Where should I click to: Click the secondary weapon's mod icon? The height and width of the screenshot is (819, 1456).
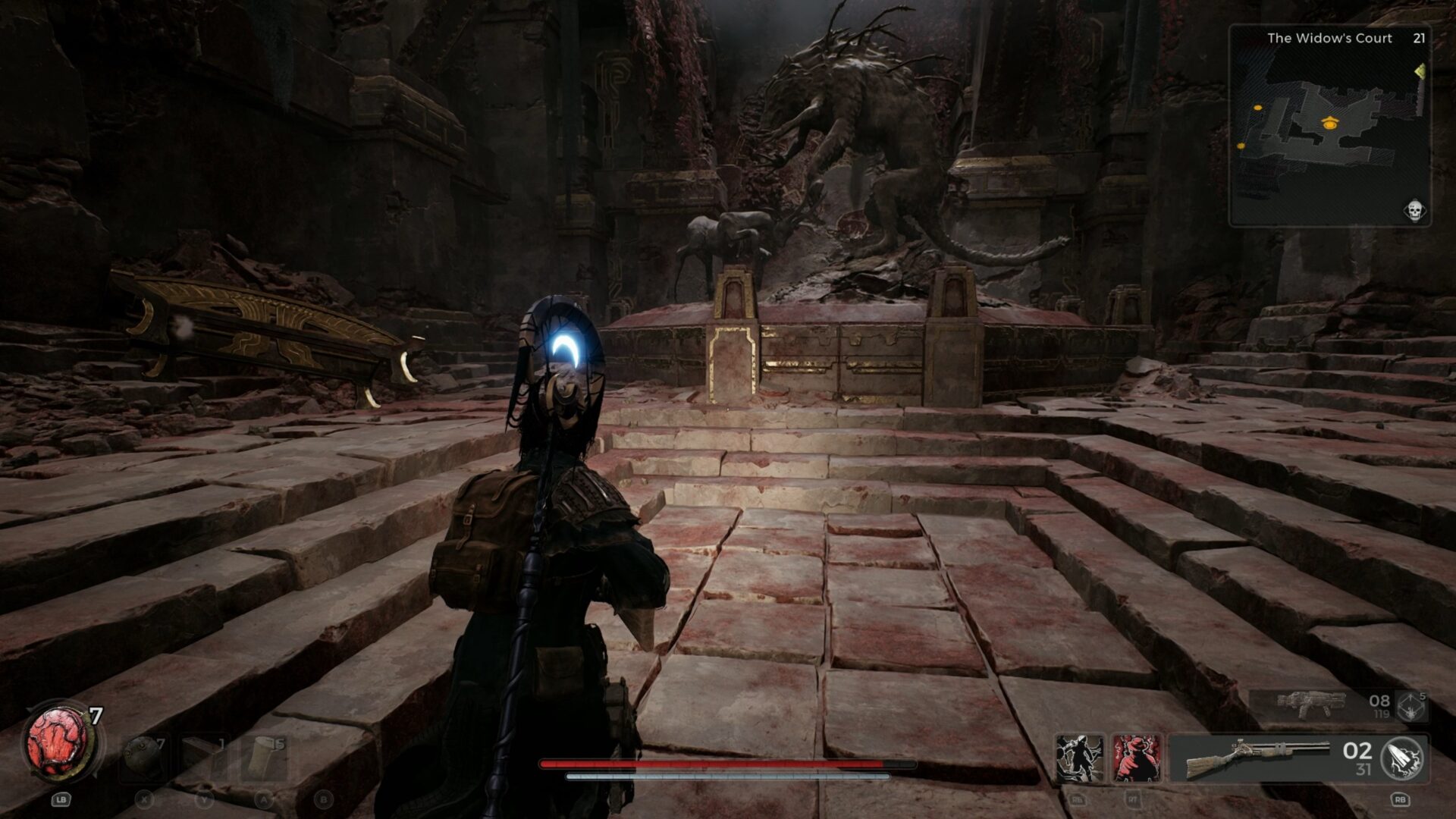point(1411,706)
